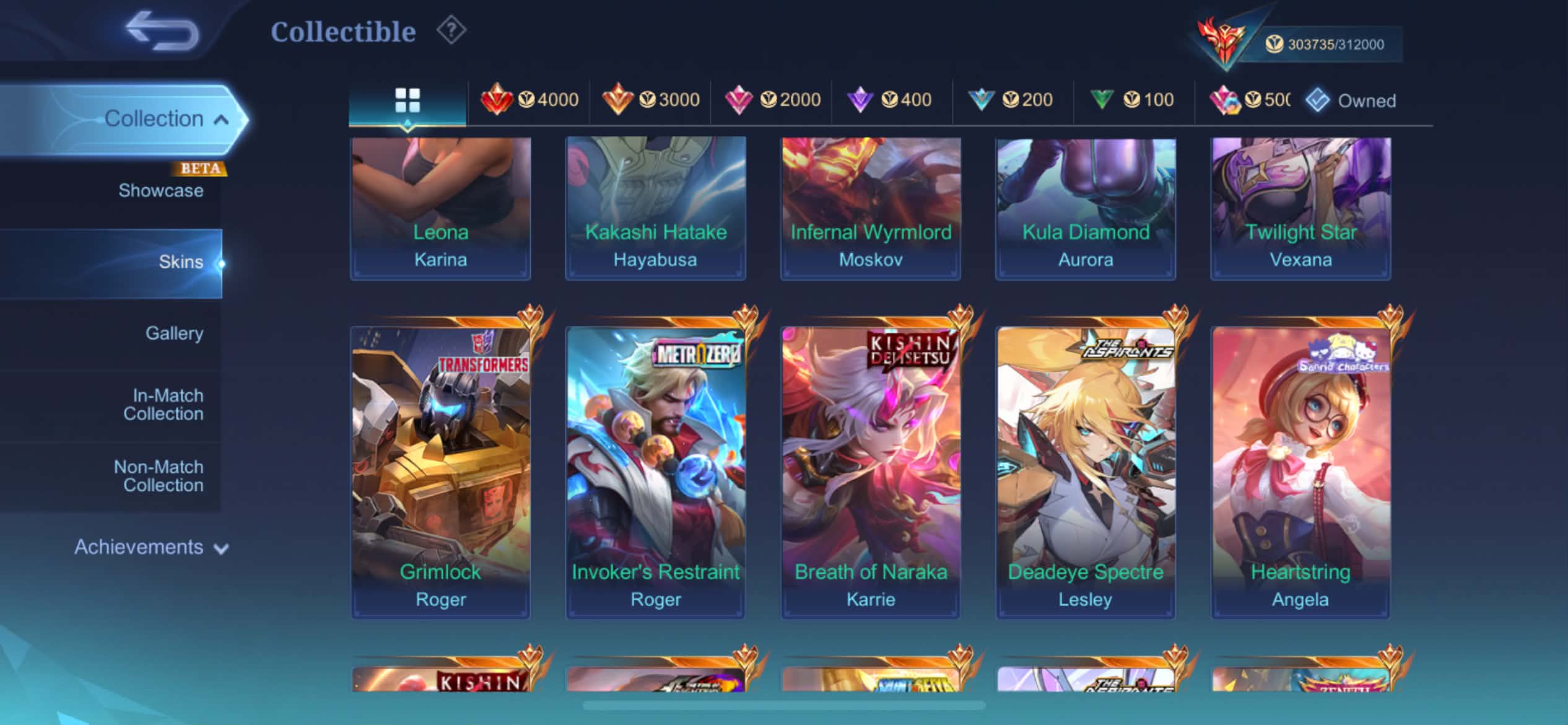Open the Showcase beta page
This screenshot has height=725, width=1568.
pos(161,190)
